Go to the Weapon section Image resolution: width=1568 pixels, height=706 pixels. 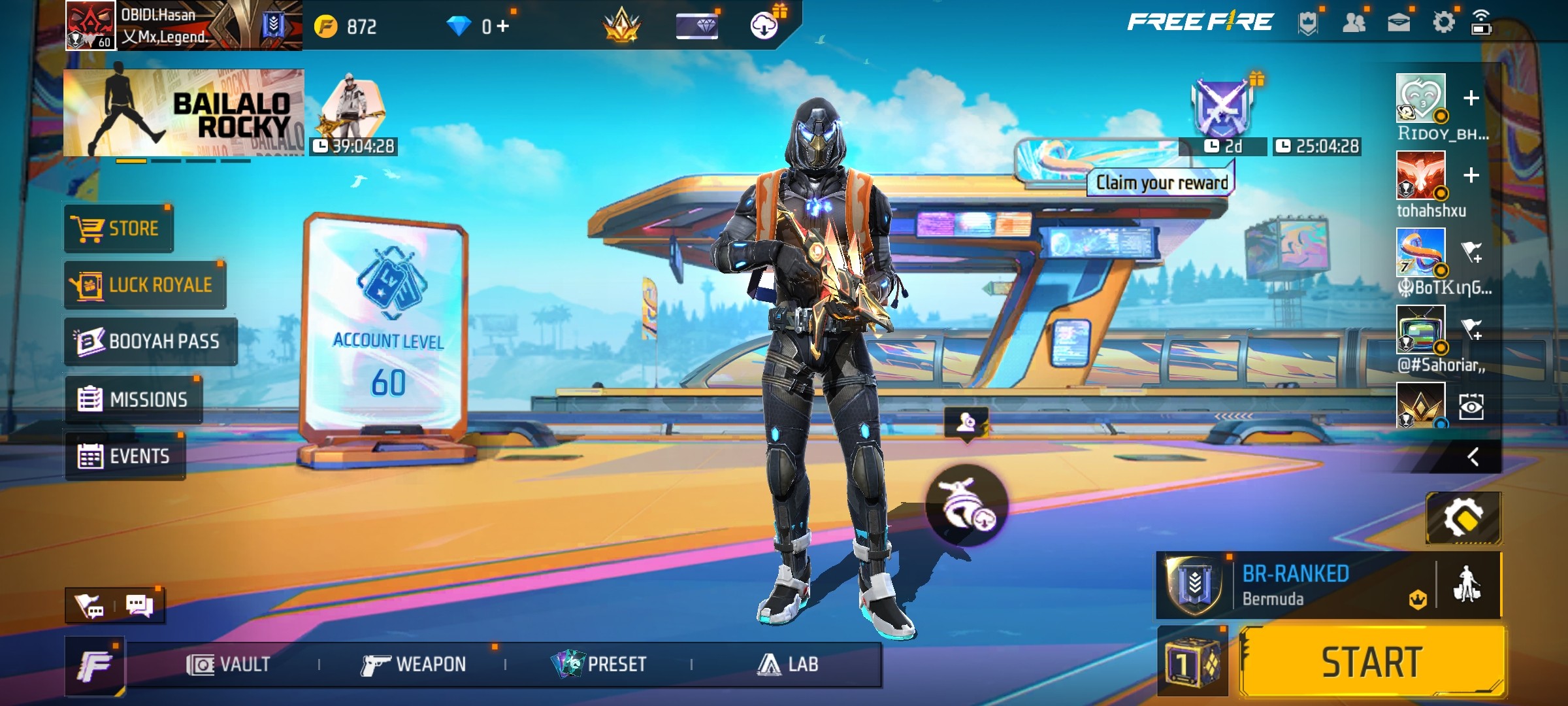point(414,665)
